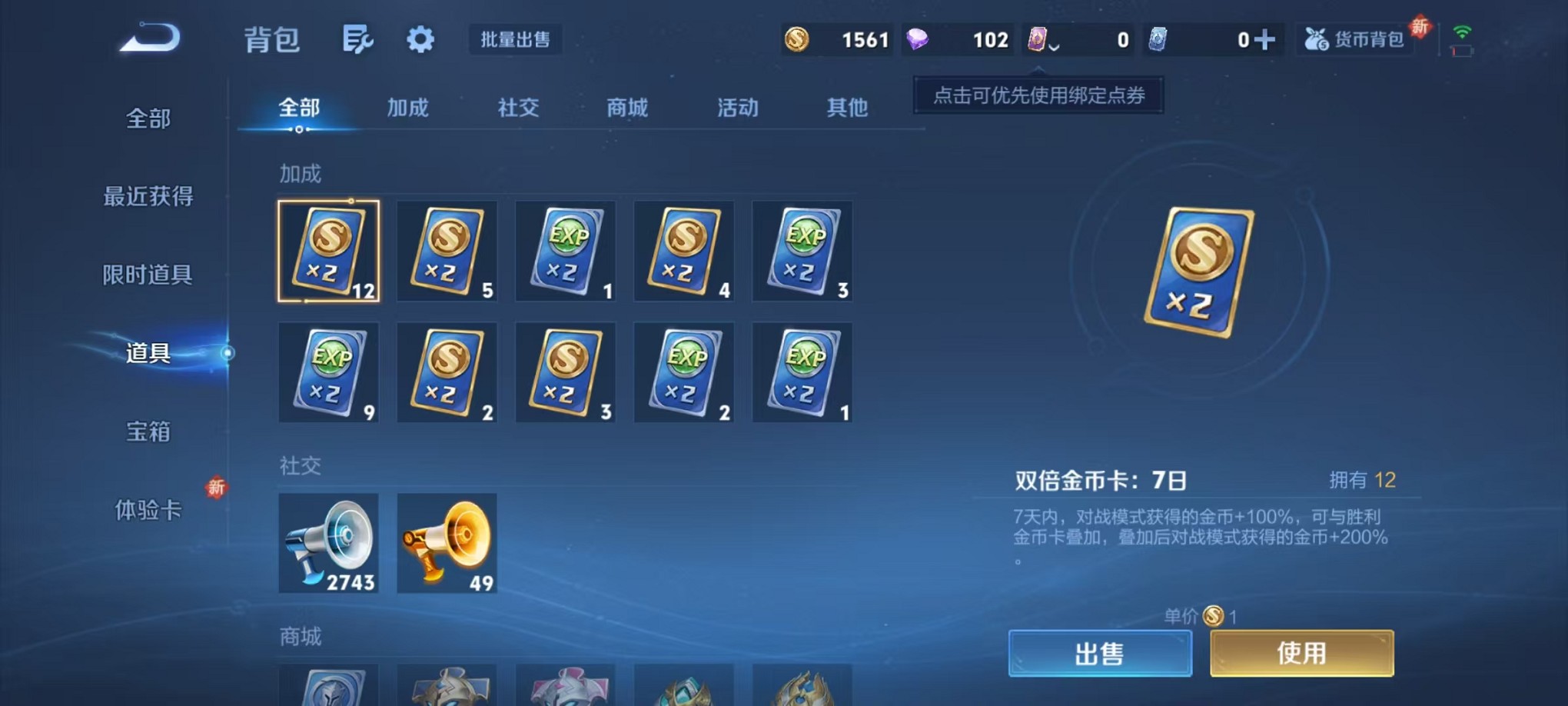Switch to the 社交 tab
Screen dimensions: 1568x706
pyautogui.click(x=517, y=108)
